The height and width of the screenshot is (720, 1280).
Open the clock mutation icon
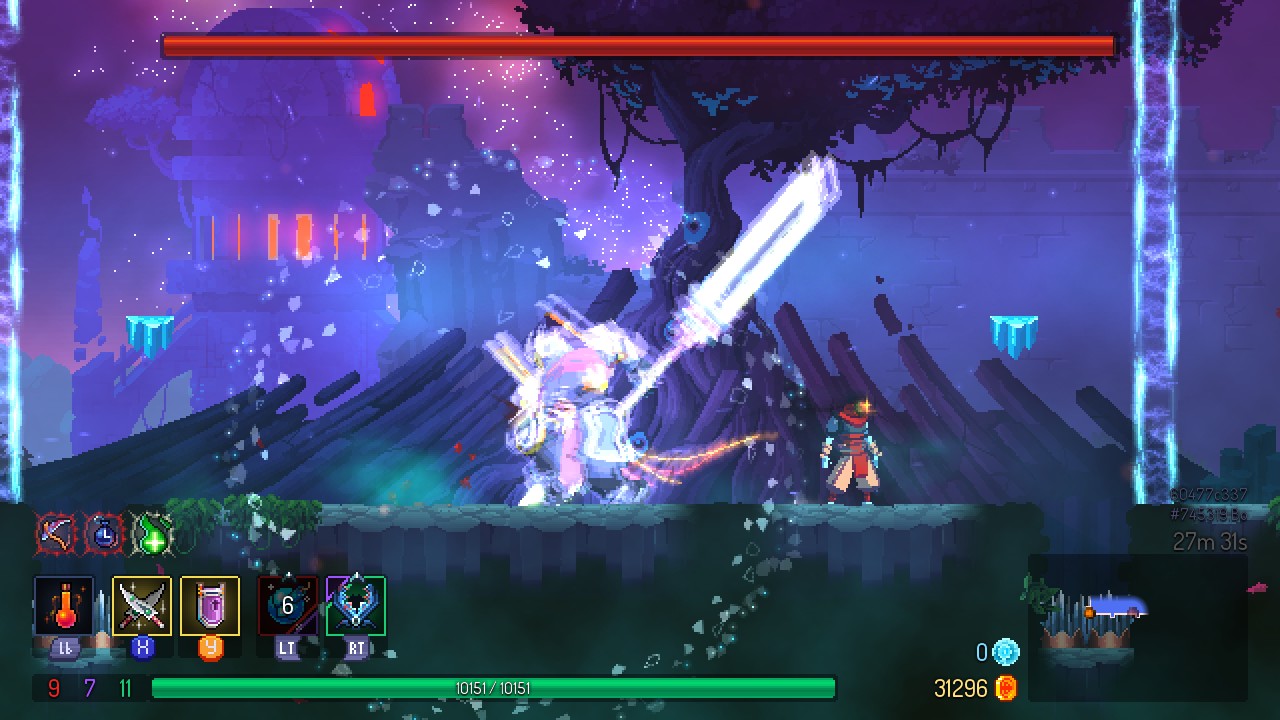103,533
